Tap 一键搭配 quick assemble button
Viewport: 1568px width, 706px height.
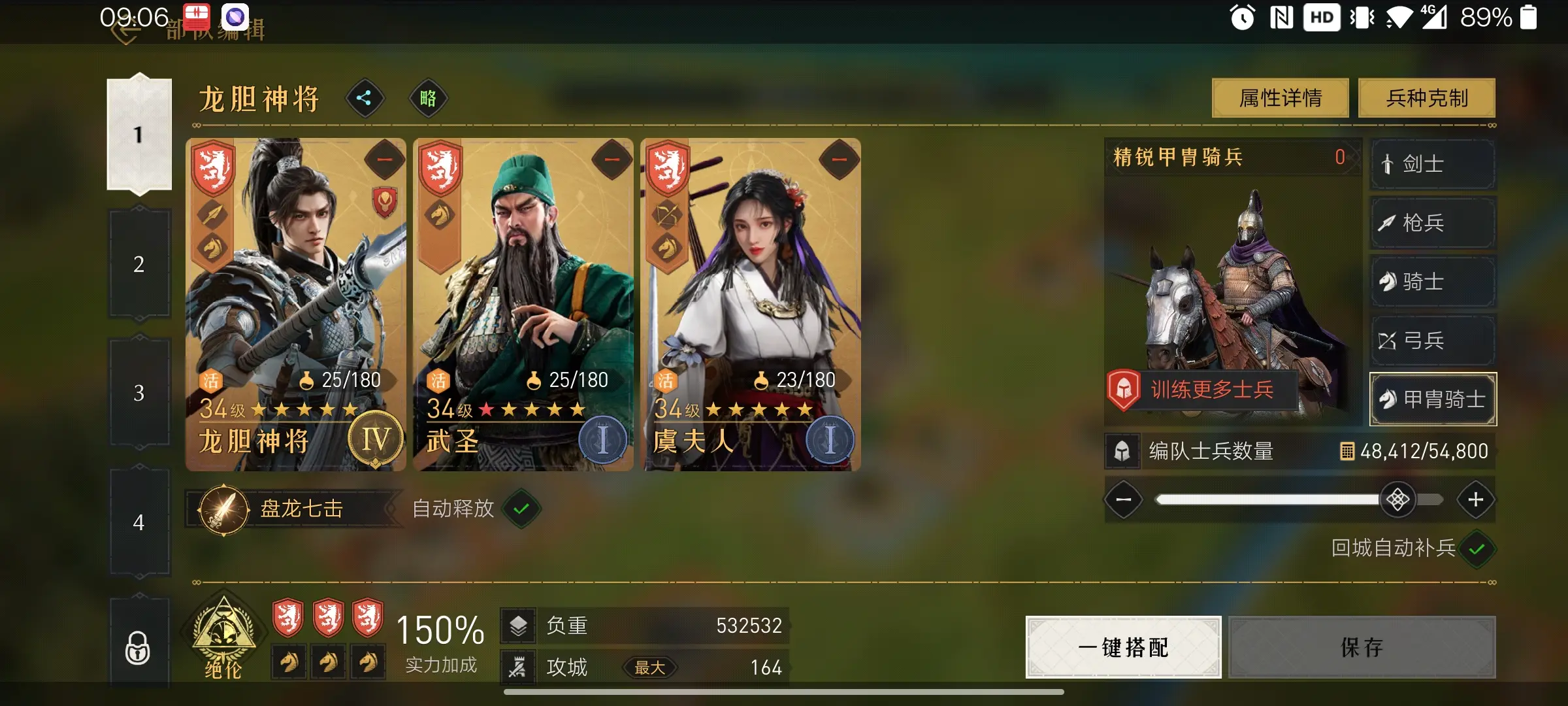[x=1122, y=648]
